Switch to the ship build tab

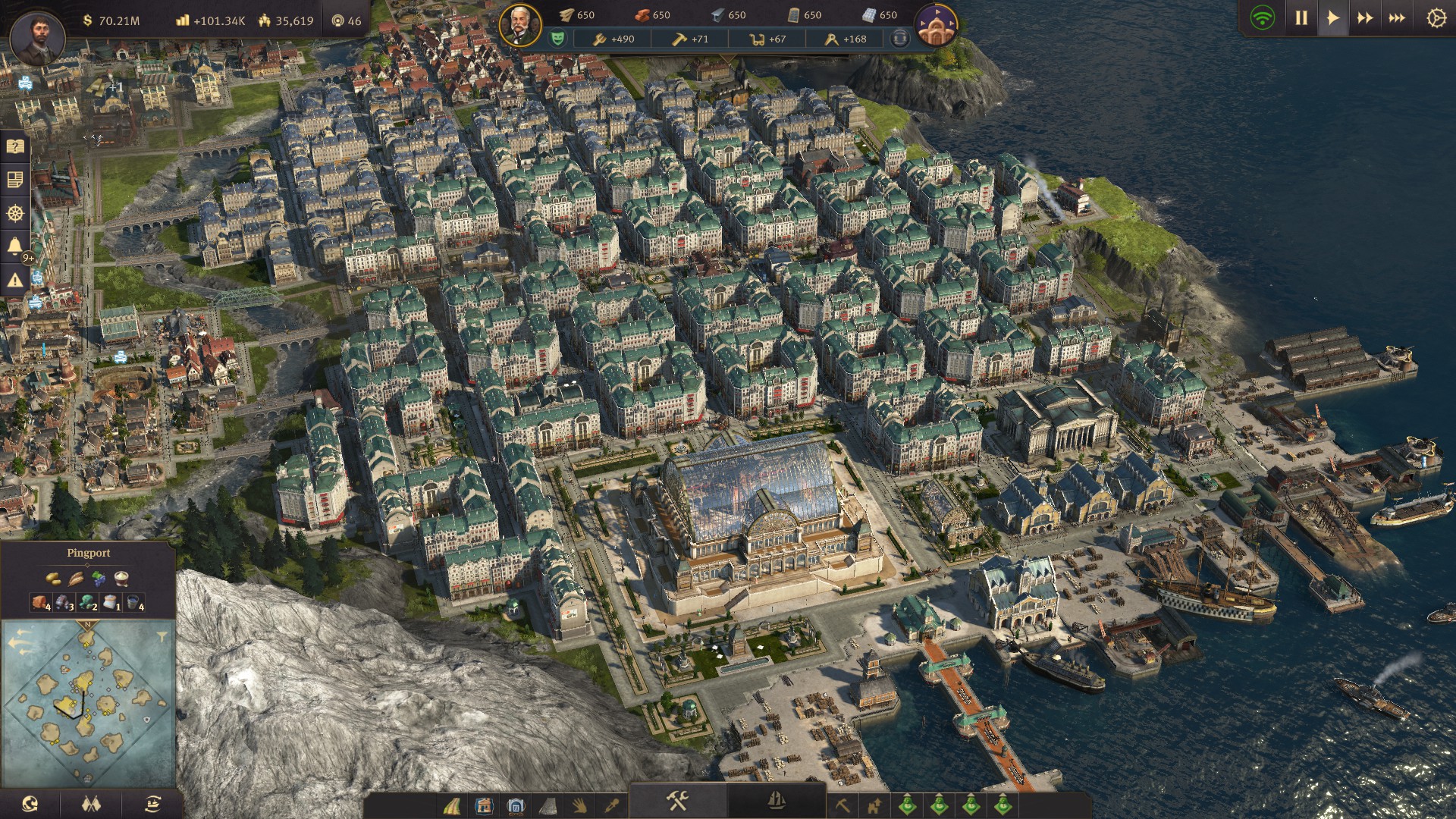[x=776, y=801]
